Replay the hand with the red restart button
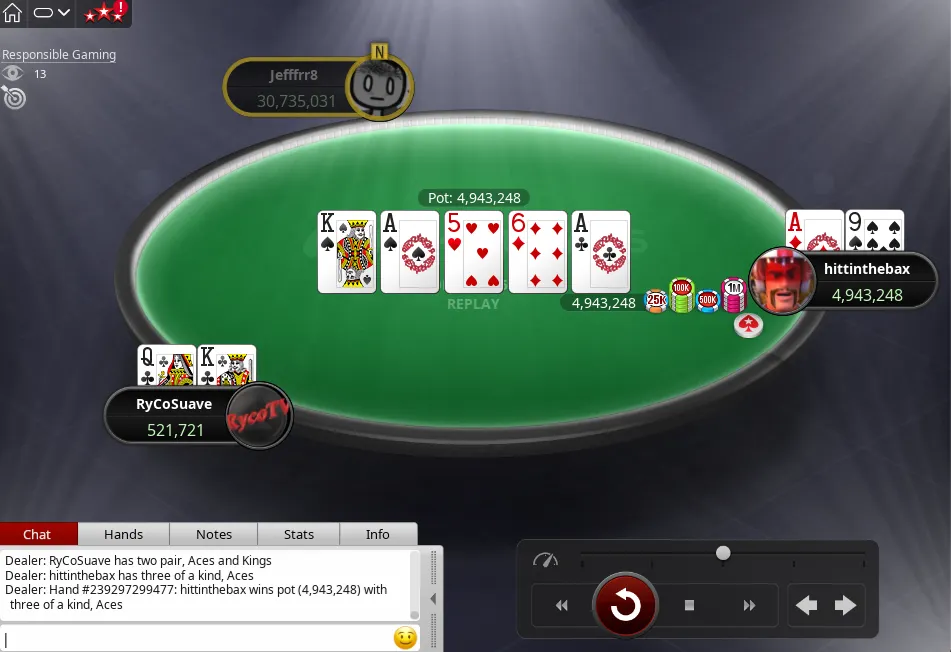The height and width of the screenshot is (652, 951). pos(625,604)
